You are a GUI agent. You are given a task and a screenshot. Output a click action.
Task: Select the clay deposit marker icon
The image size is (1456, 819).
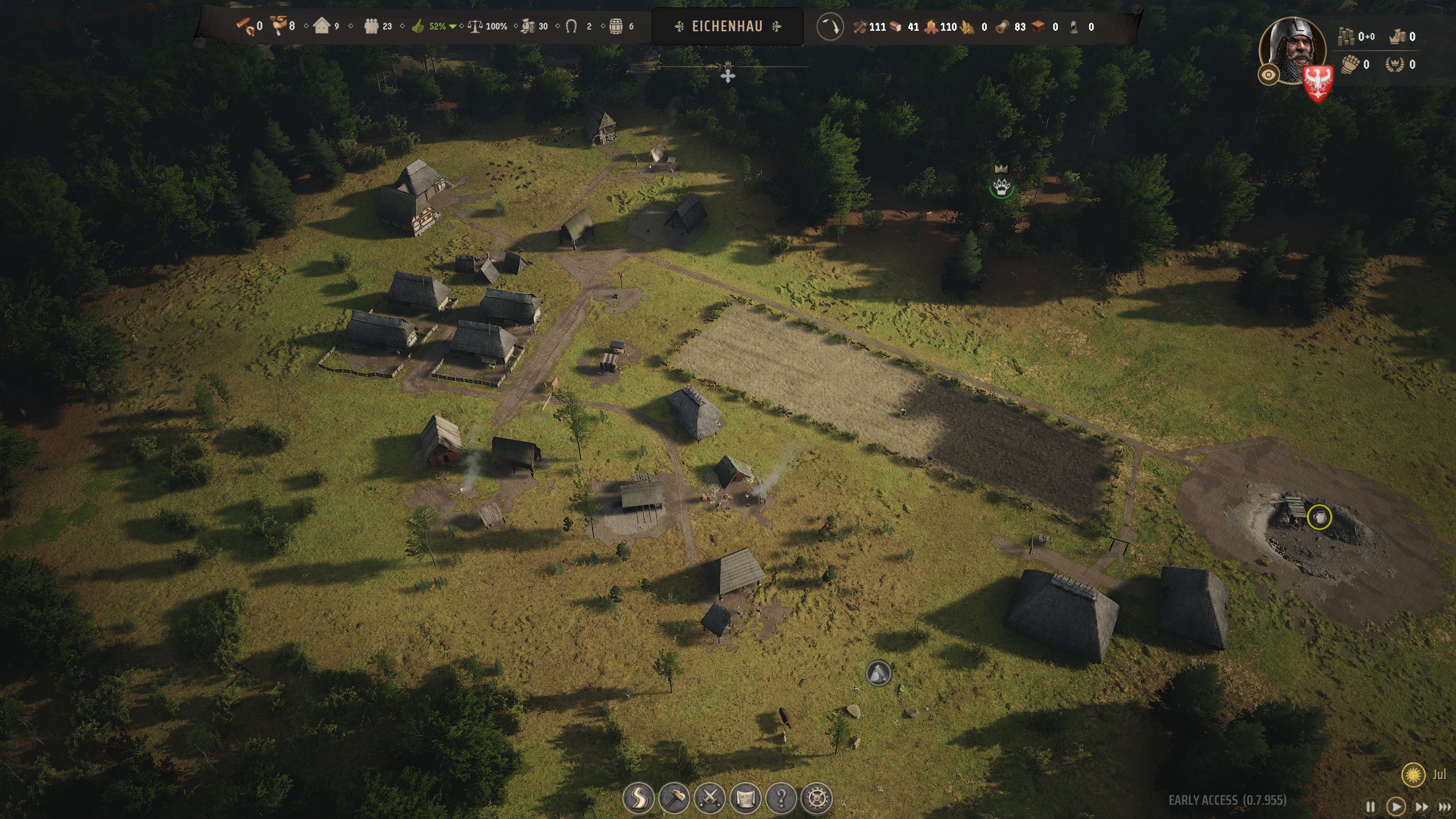coord(1319,517)
